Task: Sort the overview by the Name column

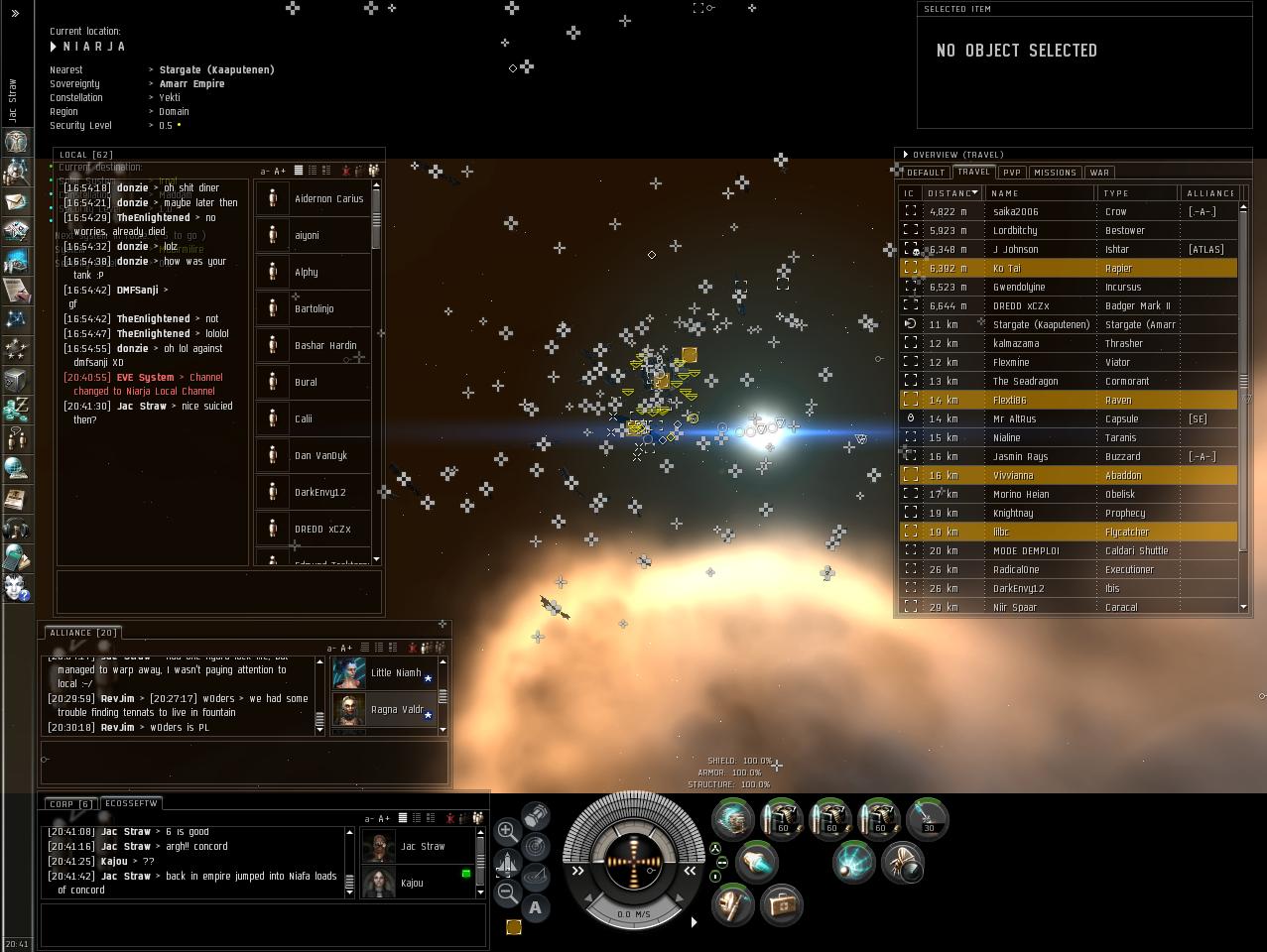Action: pyautogui.click(x=1040, y=193)
